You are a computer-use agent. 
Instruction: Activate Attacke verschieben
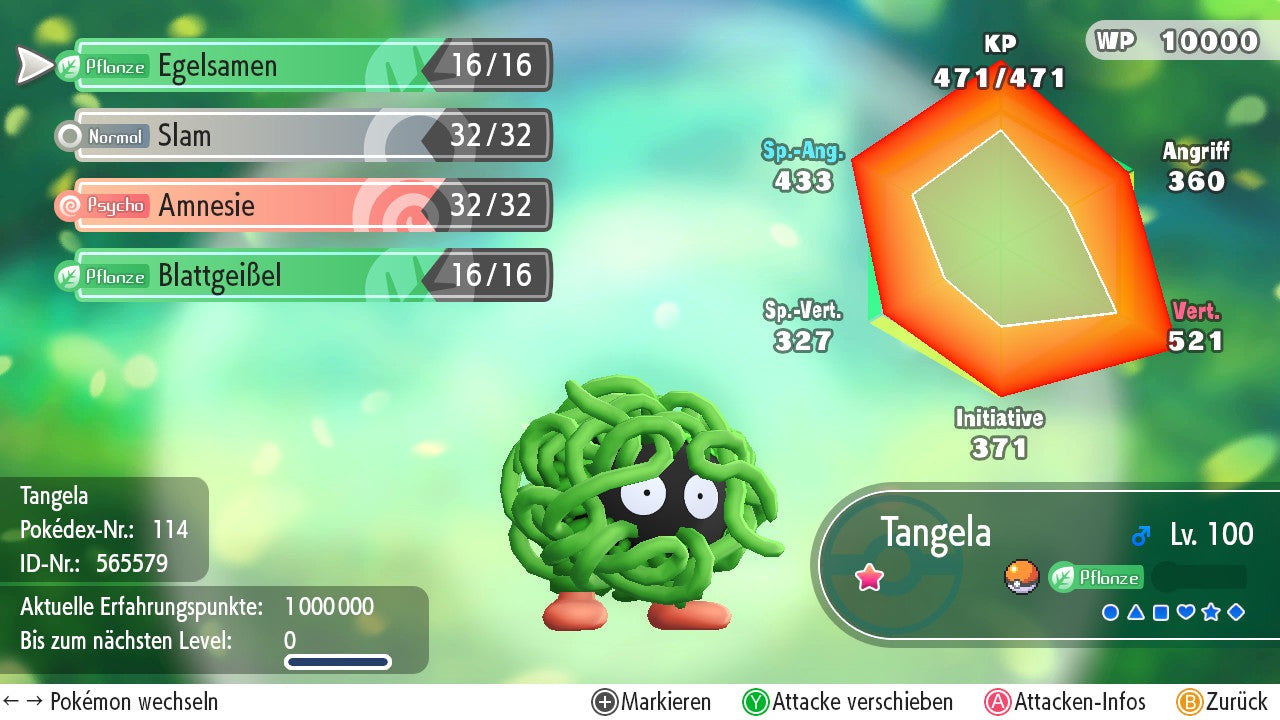coord(847,702)
